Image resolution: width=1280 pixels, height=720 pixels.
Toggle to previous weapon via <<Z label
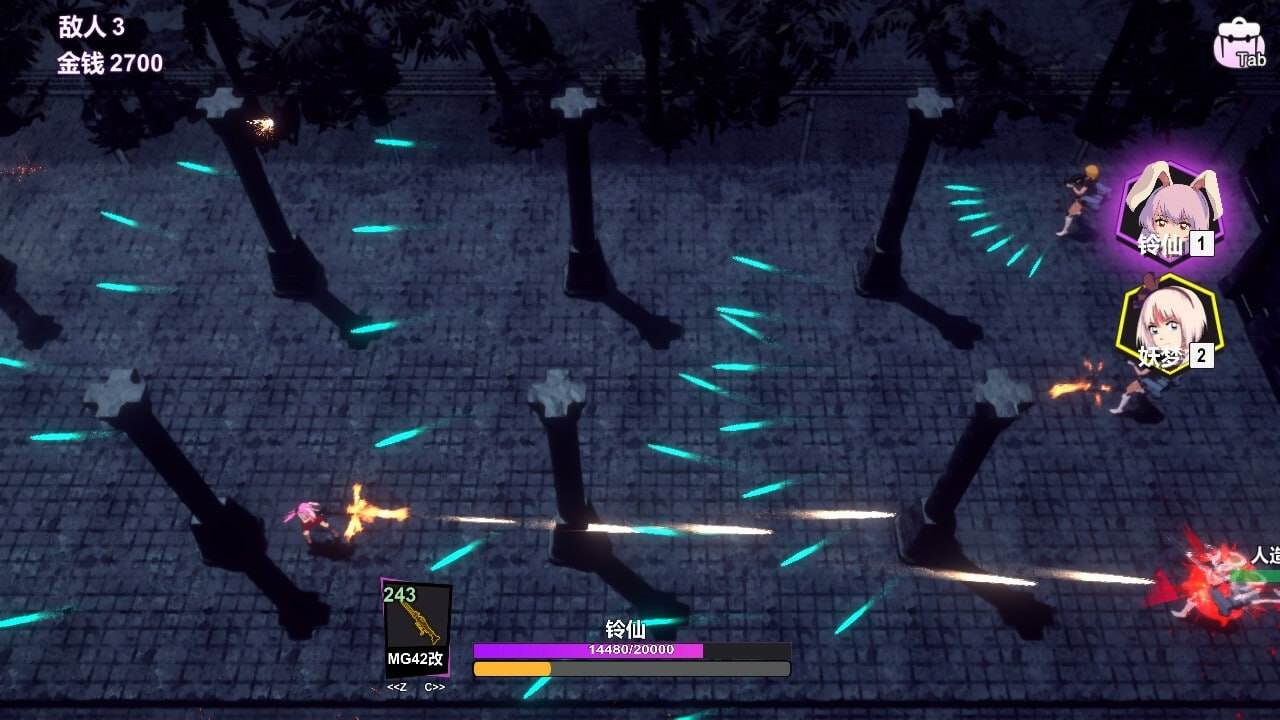(x=399, y=687)
